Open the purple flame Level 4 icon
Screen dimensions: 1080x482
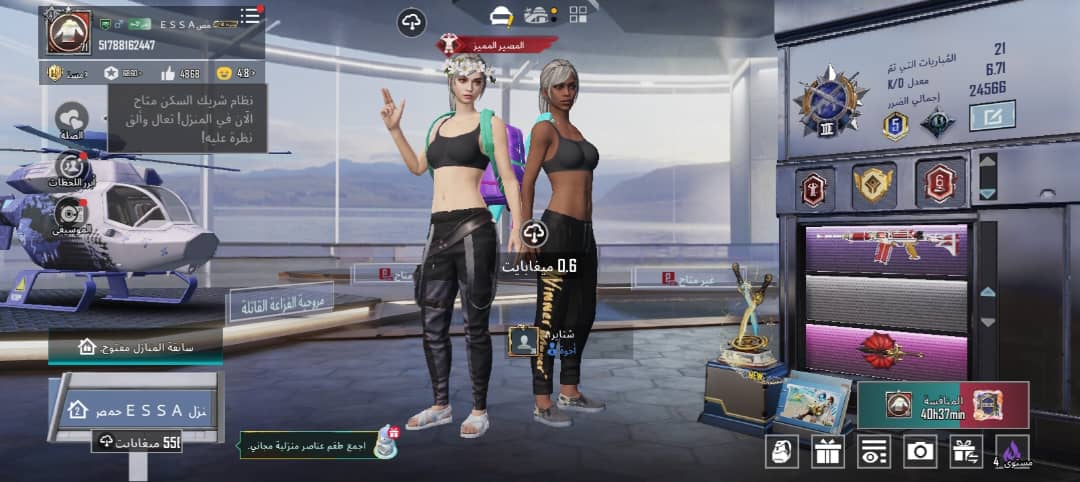1012,451
